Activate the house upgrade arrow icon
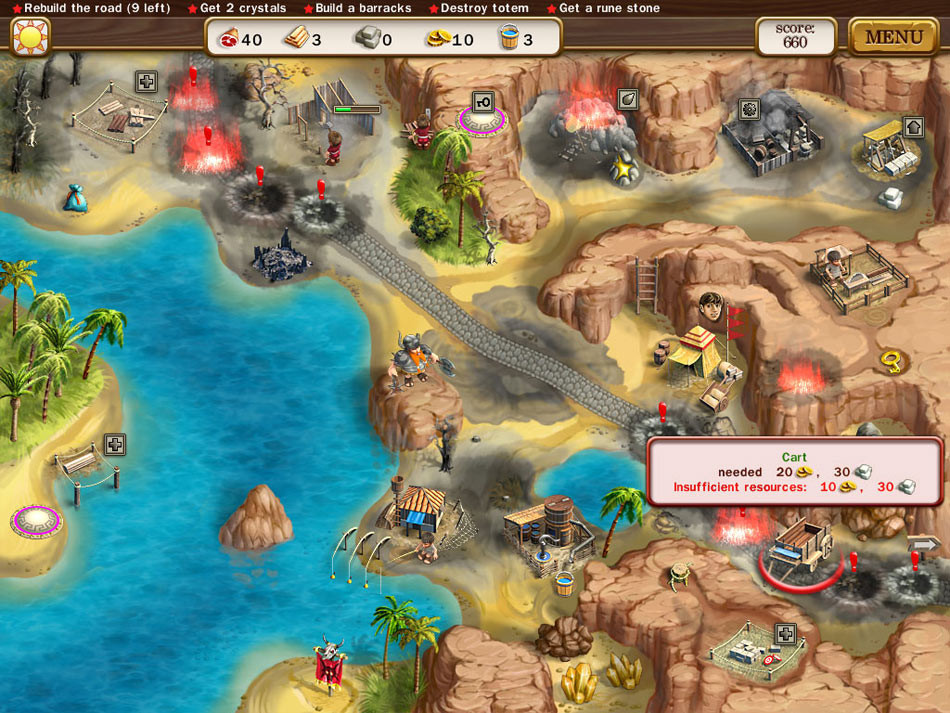Screen dimensions: 950x713 click(x=913, y=127)
